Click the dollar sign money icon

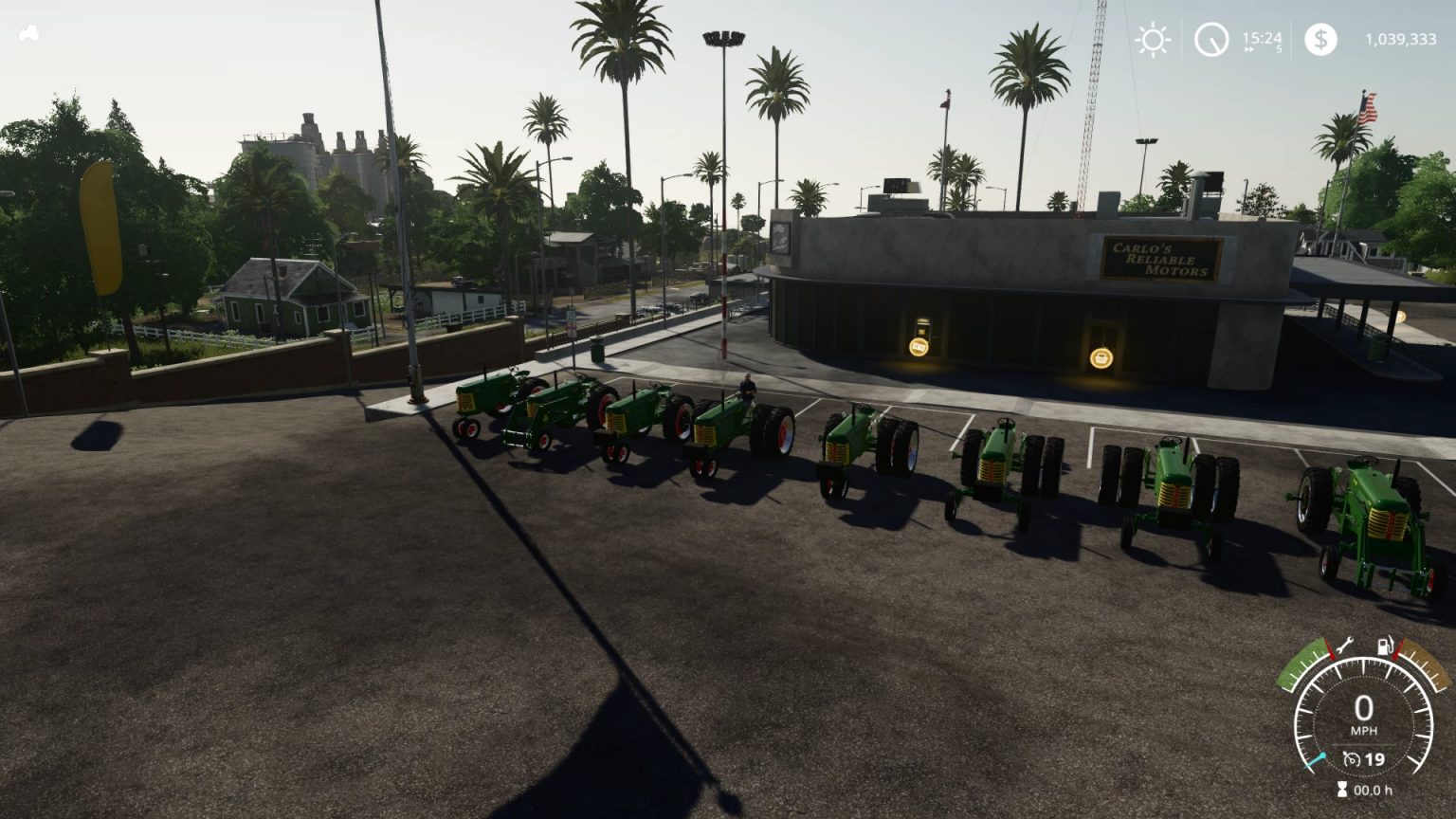click(1319, 41)
